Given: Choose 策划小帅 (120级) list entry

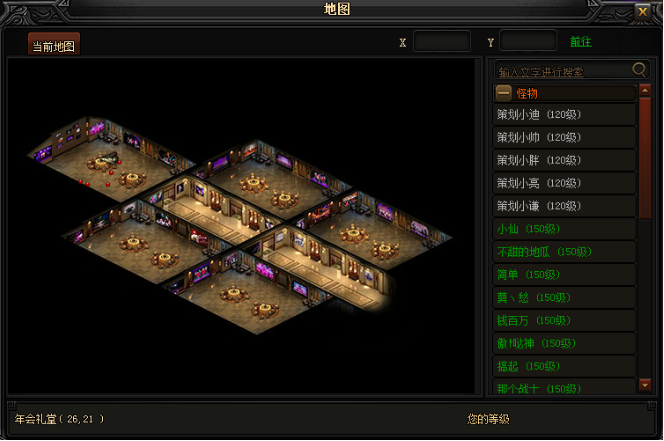Looking at the screenshot, I should point(564,138).
